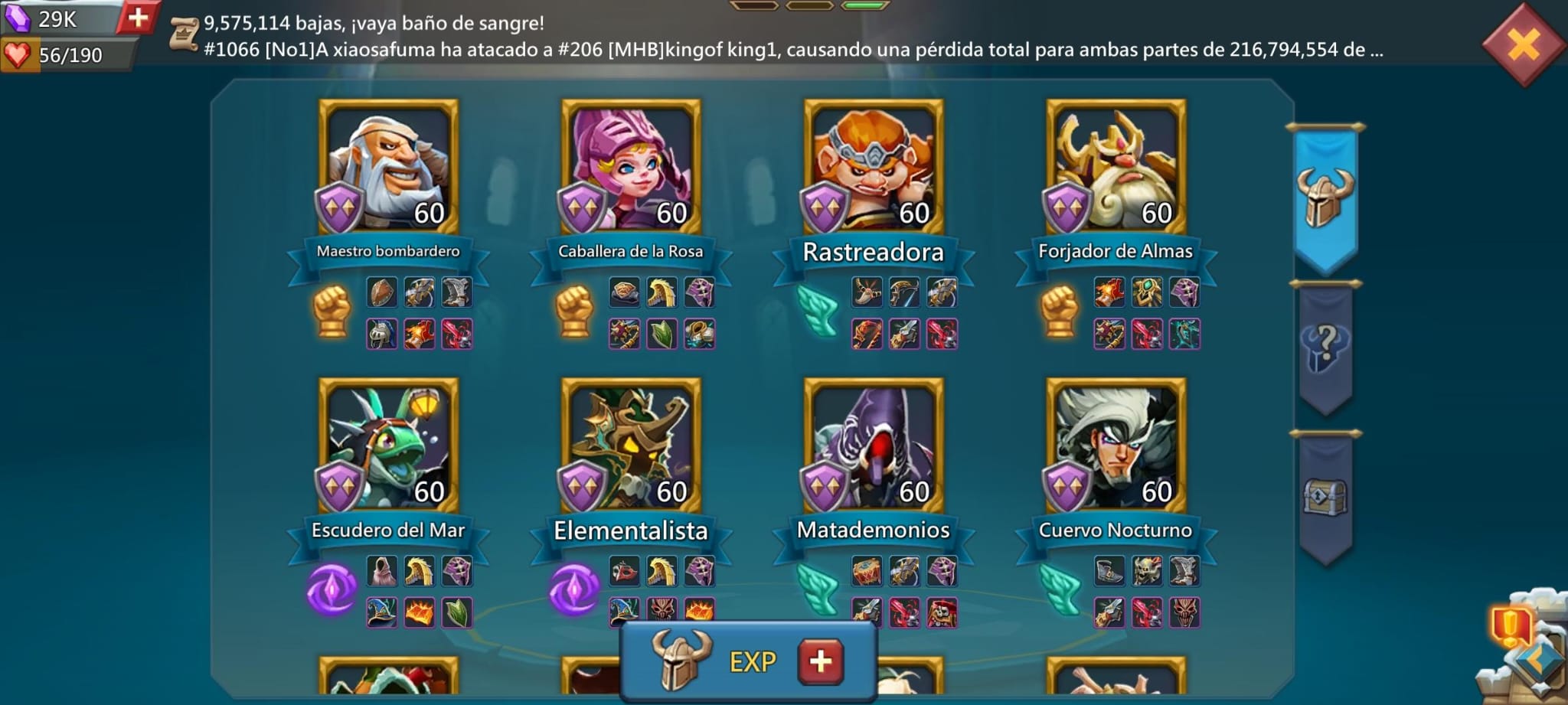Add hero EXP with the plus button
The height and width of the screenshot is (705, 1568).
(x=820, y=661)
